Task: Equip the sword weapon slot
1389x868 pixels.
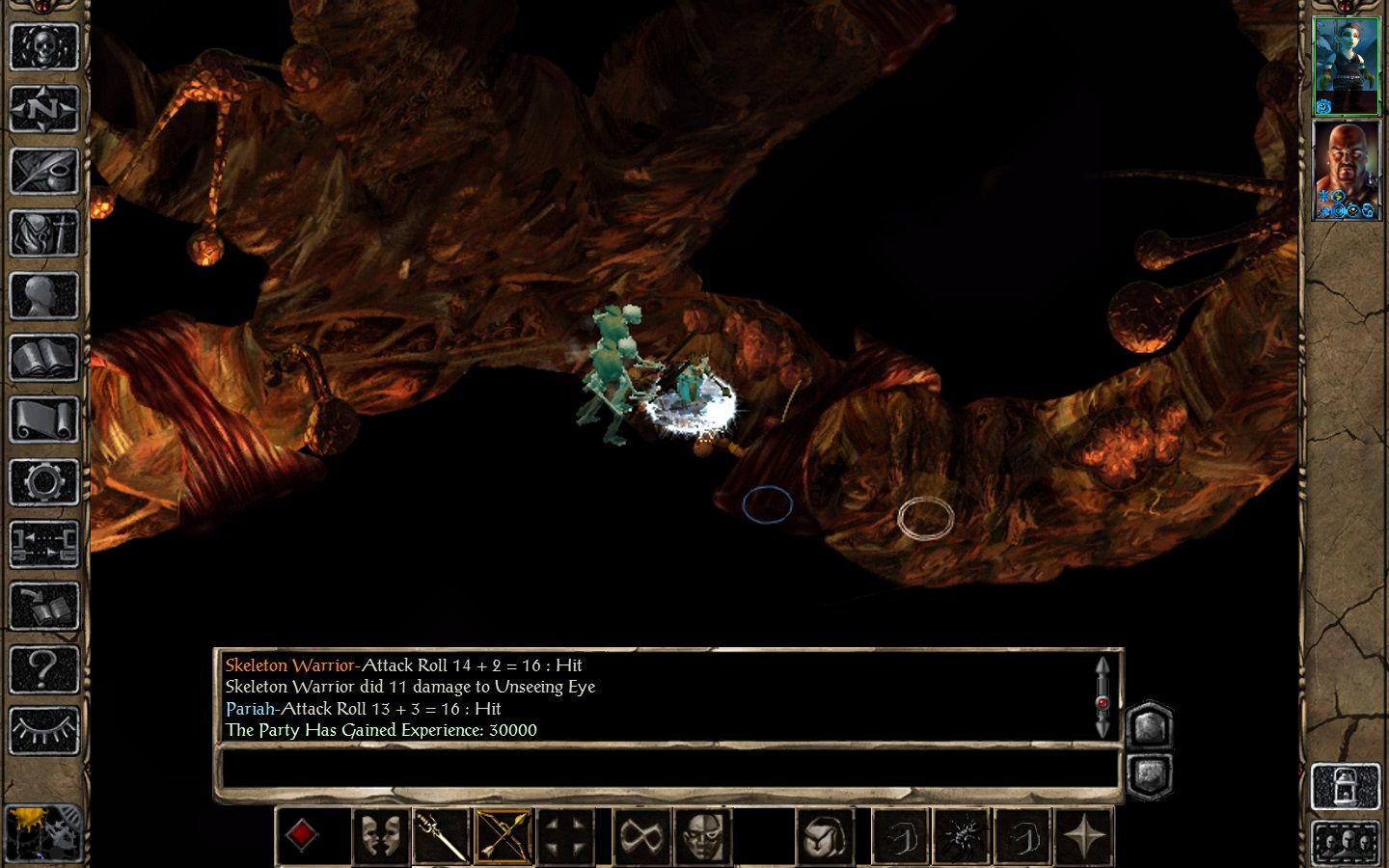Action: [x=441, y=835]
